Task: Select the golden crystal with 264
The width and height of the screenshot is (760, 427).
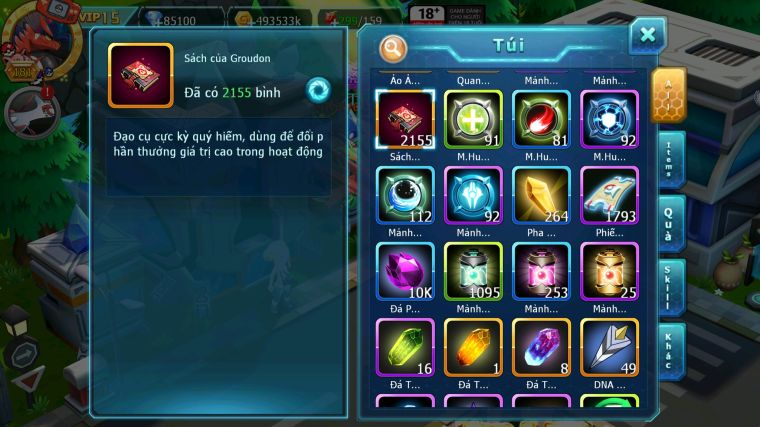Action: coord(541,194)
